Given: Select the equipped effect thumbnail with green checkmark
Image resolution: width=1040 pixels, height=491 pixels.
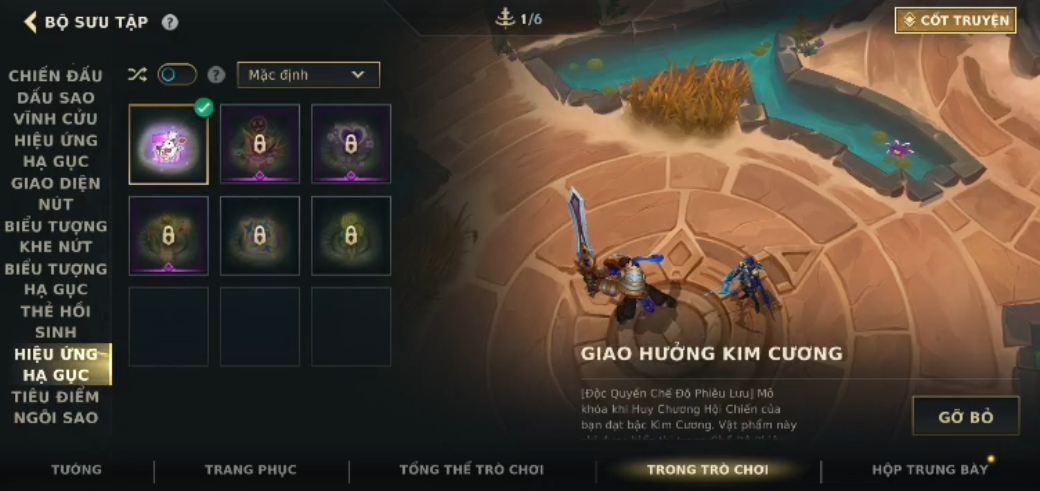Looking at the screenshot, I should tap(168, 144).
